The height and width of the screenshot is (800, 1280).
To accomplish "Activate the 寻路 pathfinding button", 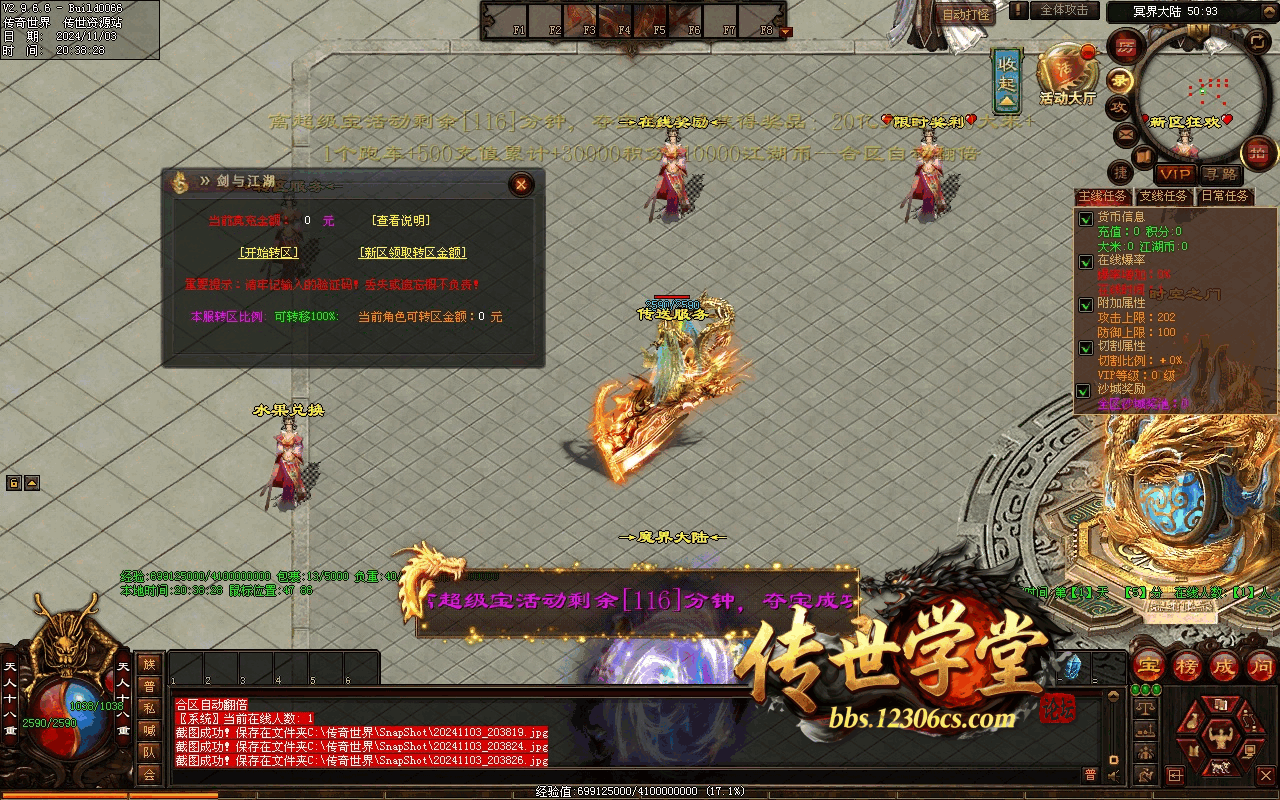I will point(1219,174).
